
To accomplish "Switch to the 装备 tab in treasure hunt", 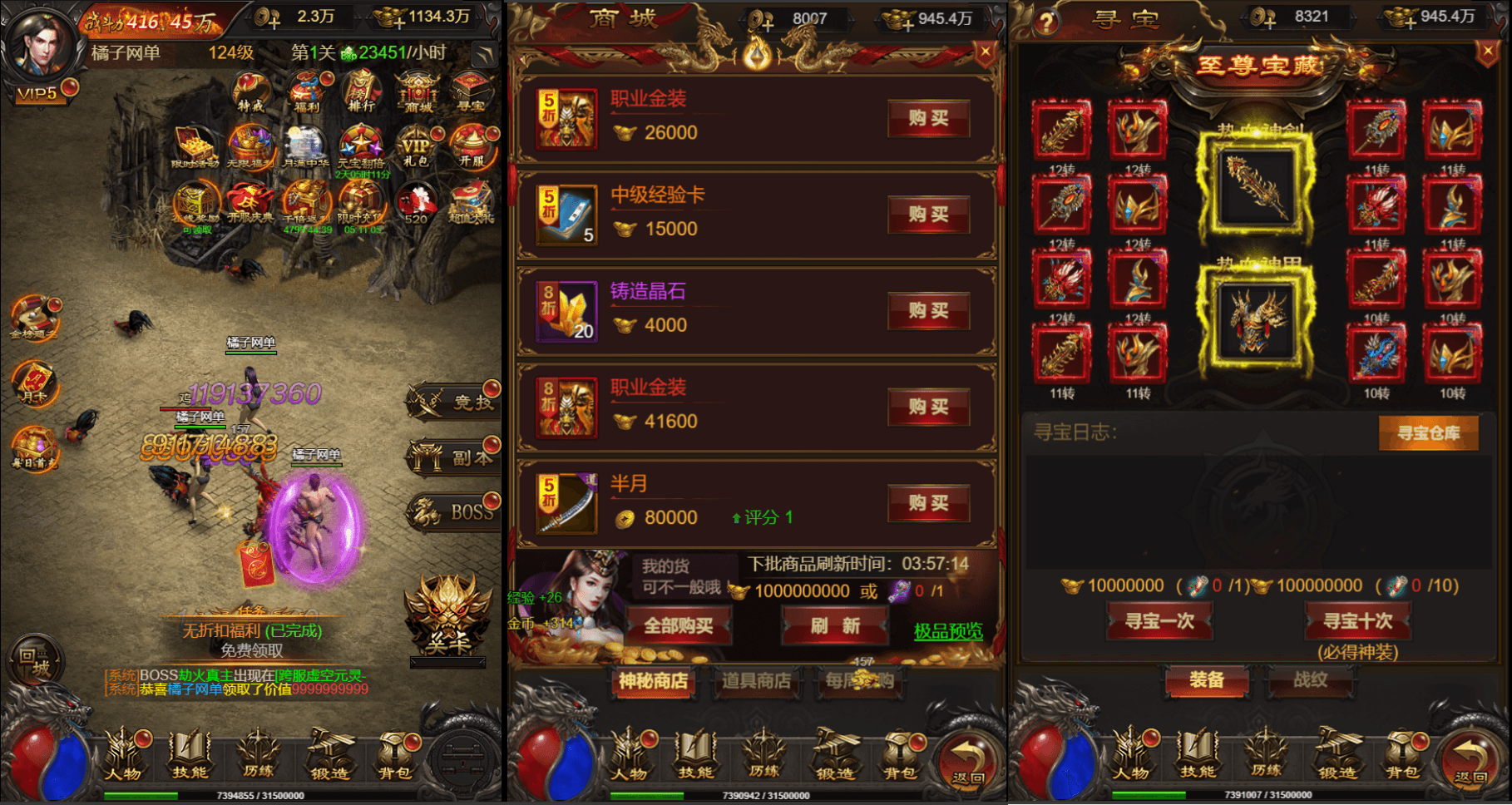I will (x=1207, y=681).
